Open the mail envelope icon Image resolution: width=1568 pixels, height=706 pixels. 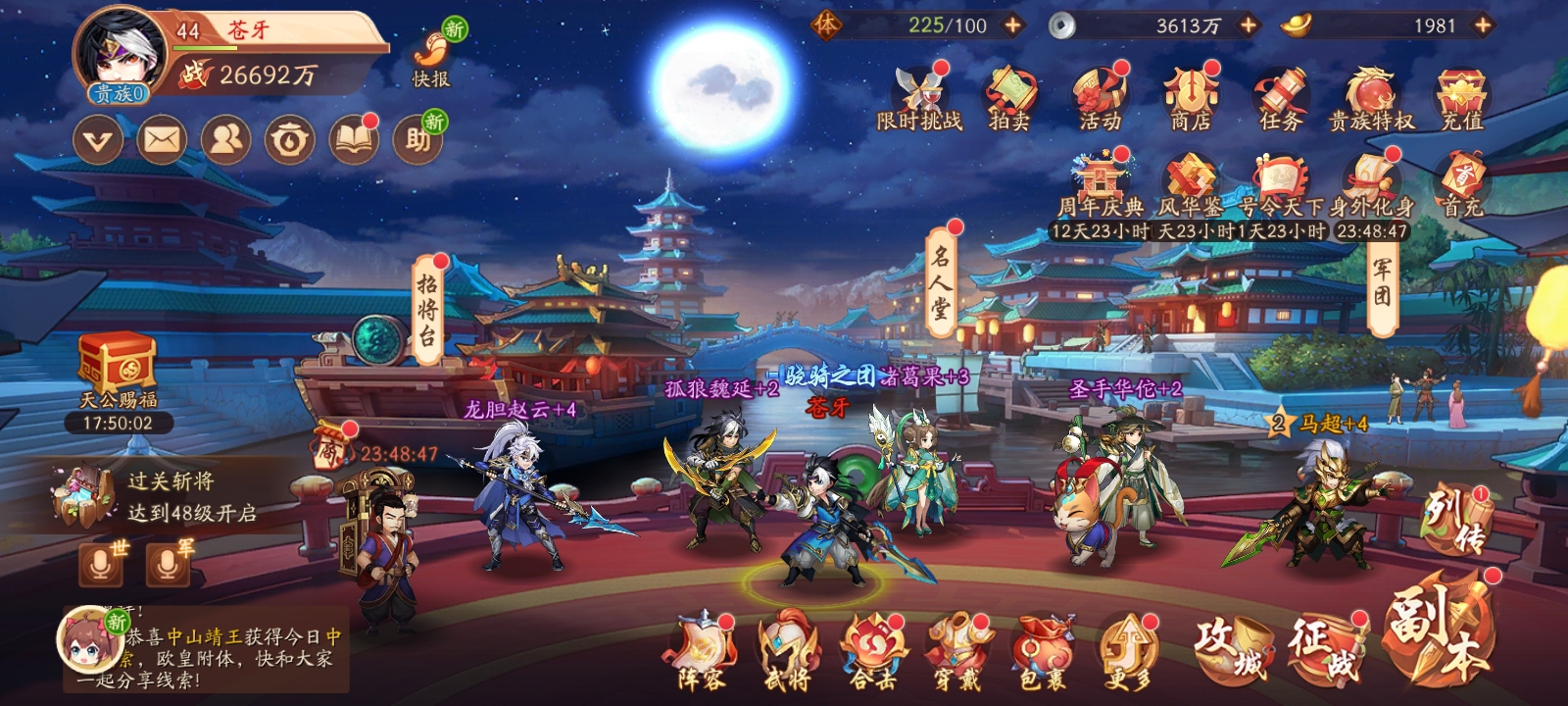(162, 140)
